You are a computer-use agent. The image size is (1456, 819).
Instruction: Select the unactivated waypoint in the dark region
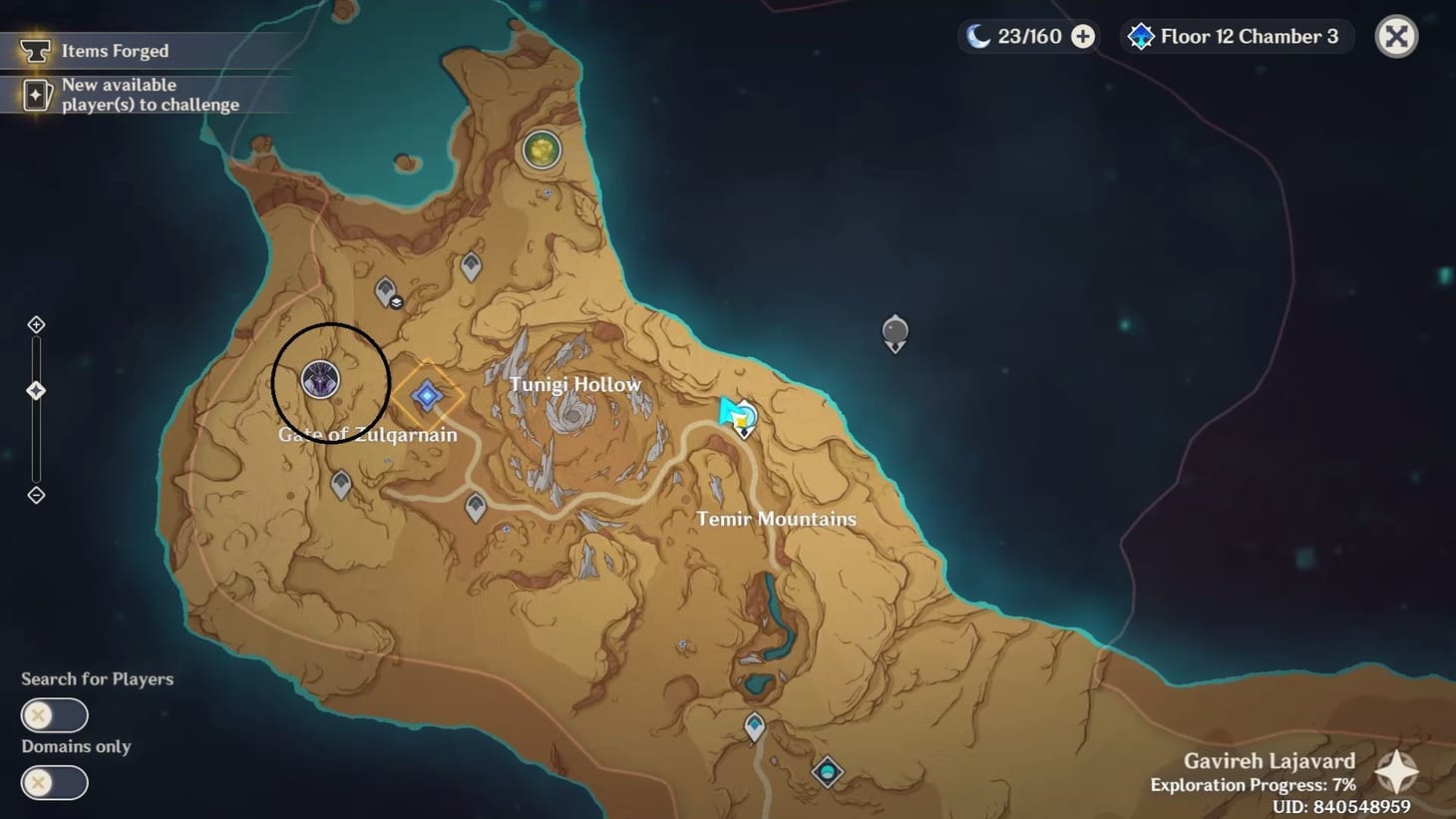(894, 333)
